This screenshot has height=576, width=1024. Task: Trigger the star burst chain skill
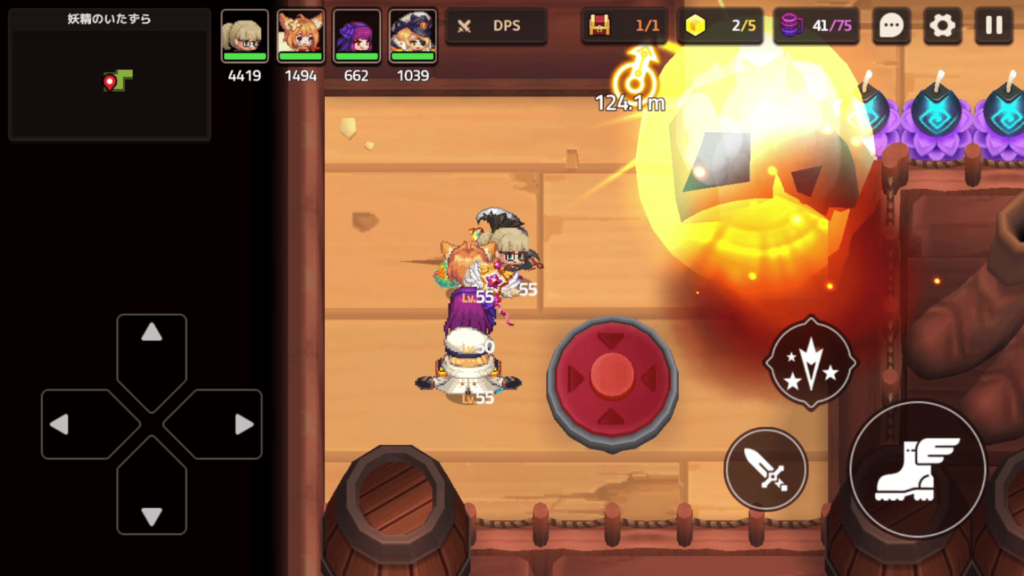click(810, 361)
